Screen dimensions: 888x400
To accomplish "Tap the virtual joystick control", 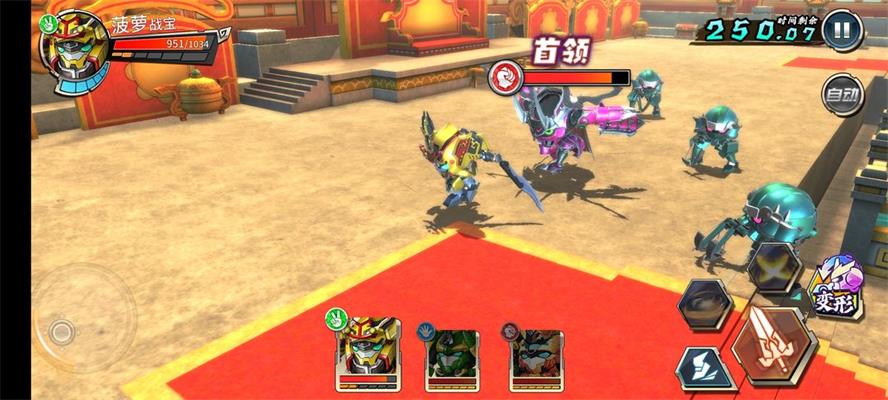I will pyautogui.click(x=62, y=330).
